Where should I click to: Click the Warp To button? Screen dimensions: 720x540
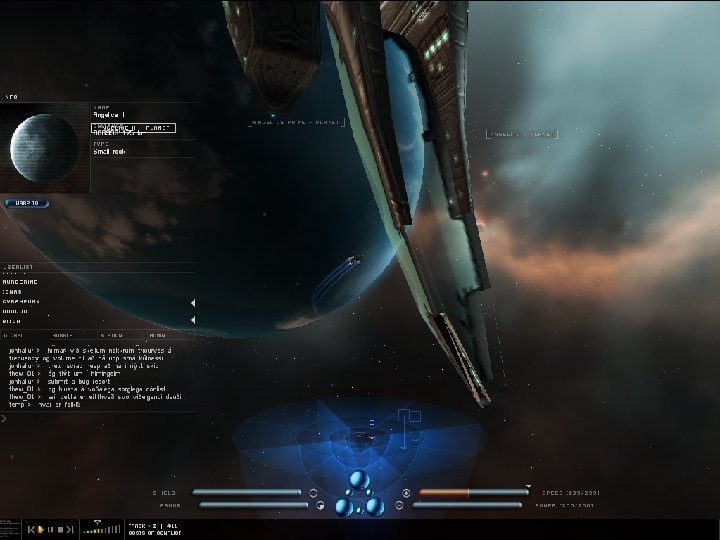tap(27, 203)
